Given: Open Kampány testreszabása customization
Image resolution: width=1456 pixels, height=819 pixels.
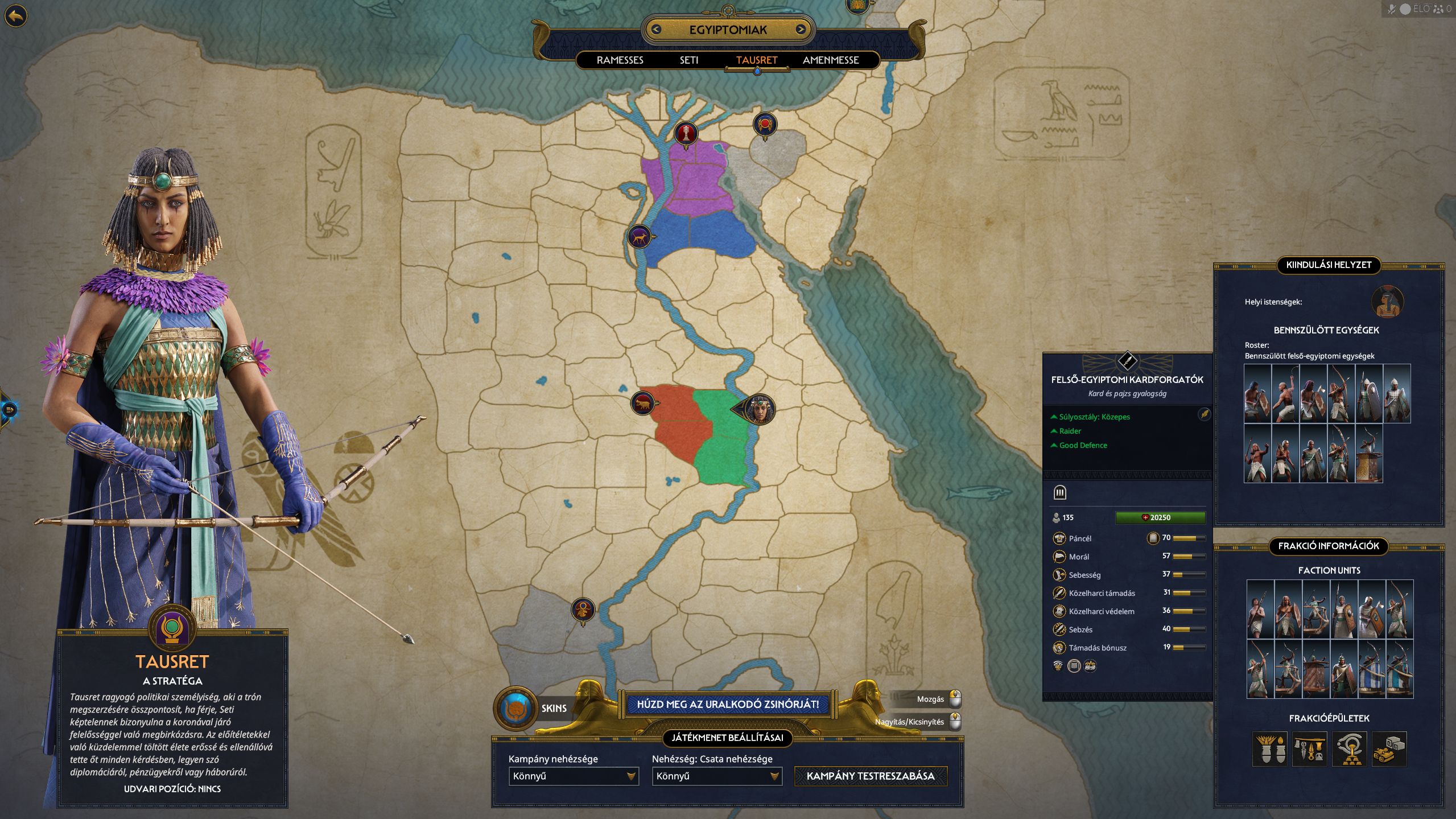Looking at the screenshot, I should pyautogui.click(x=870, y=776).
